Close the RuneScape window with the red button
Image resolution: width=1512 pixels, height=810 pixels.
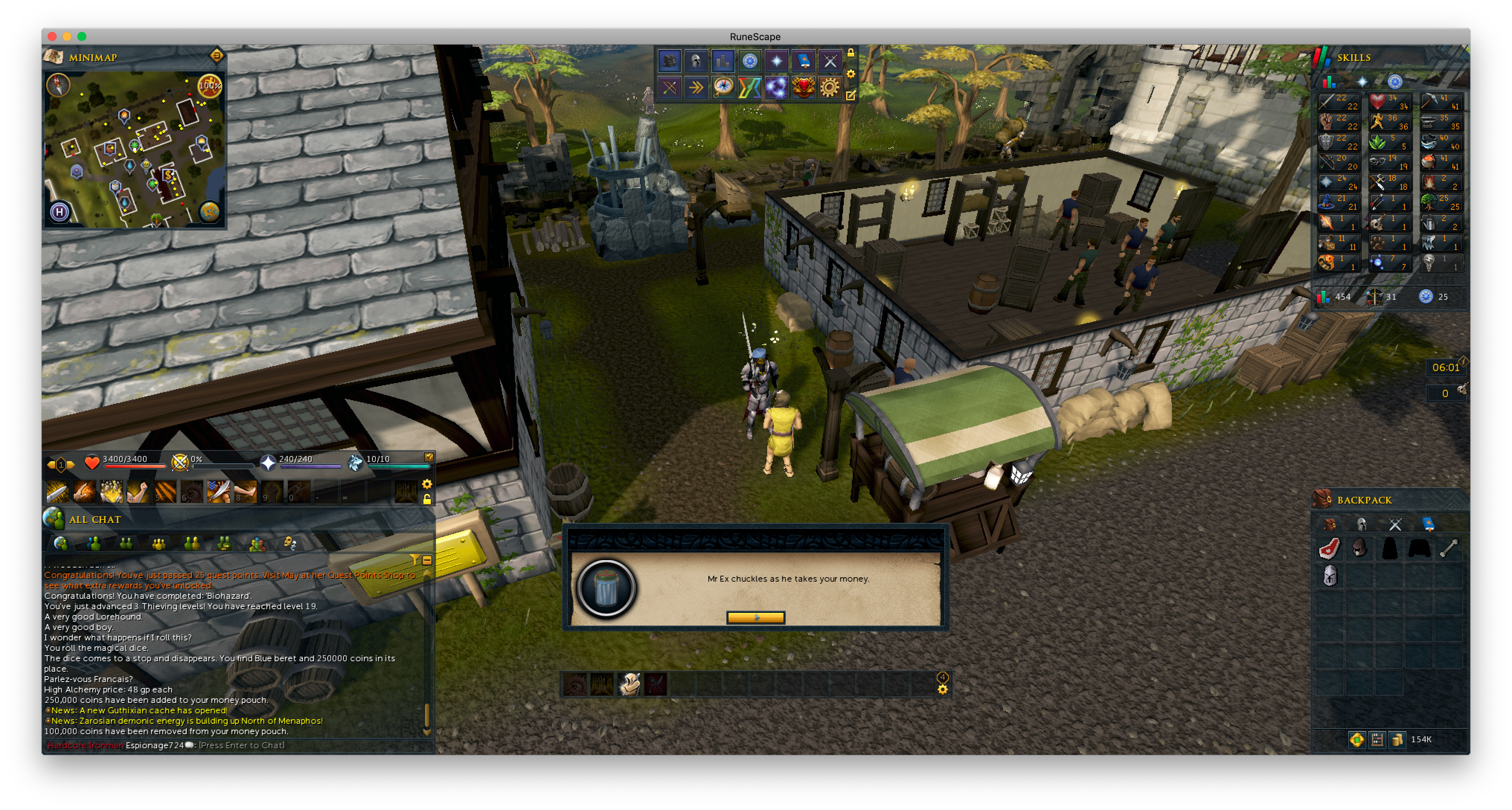click(52, 36)
